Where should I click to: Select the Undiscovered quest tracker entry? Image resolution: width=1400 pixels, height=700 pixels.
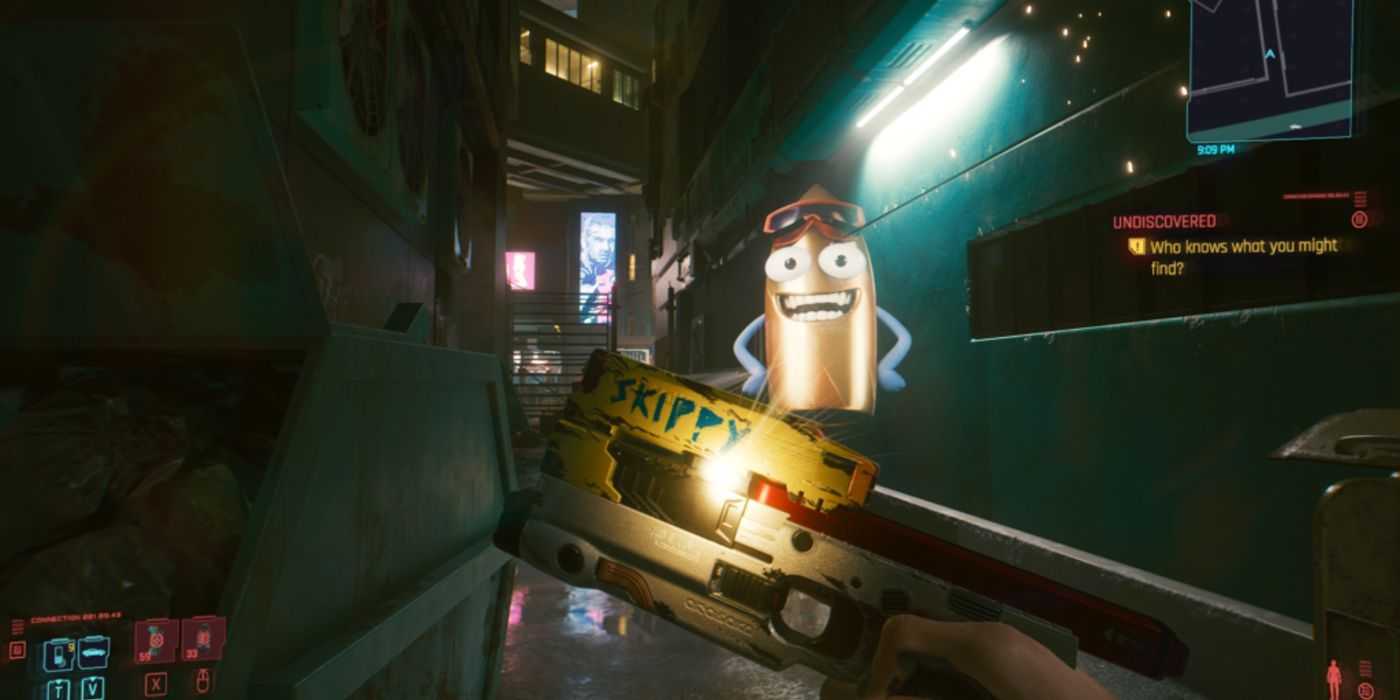[1164, 221]
